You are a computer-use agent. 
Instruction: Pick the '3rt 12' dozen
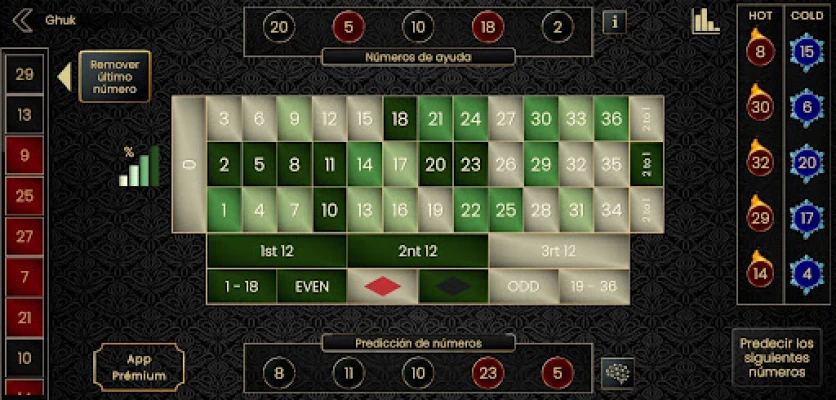pyautogui.click(x=557, y=251)
